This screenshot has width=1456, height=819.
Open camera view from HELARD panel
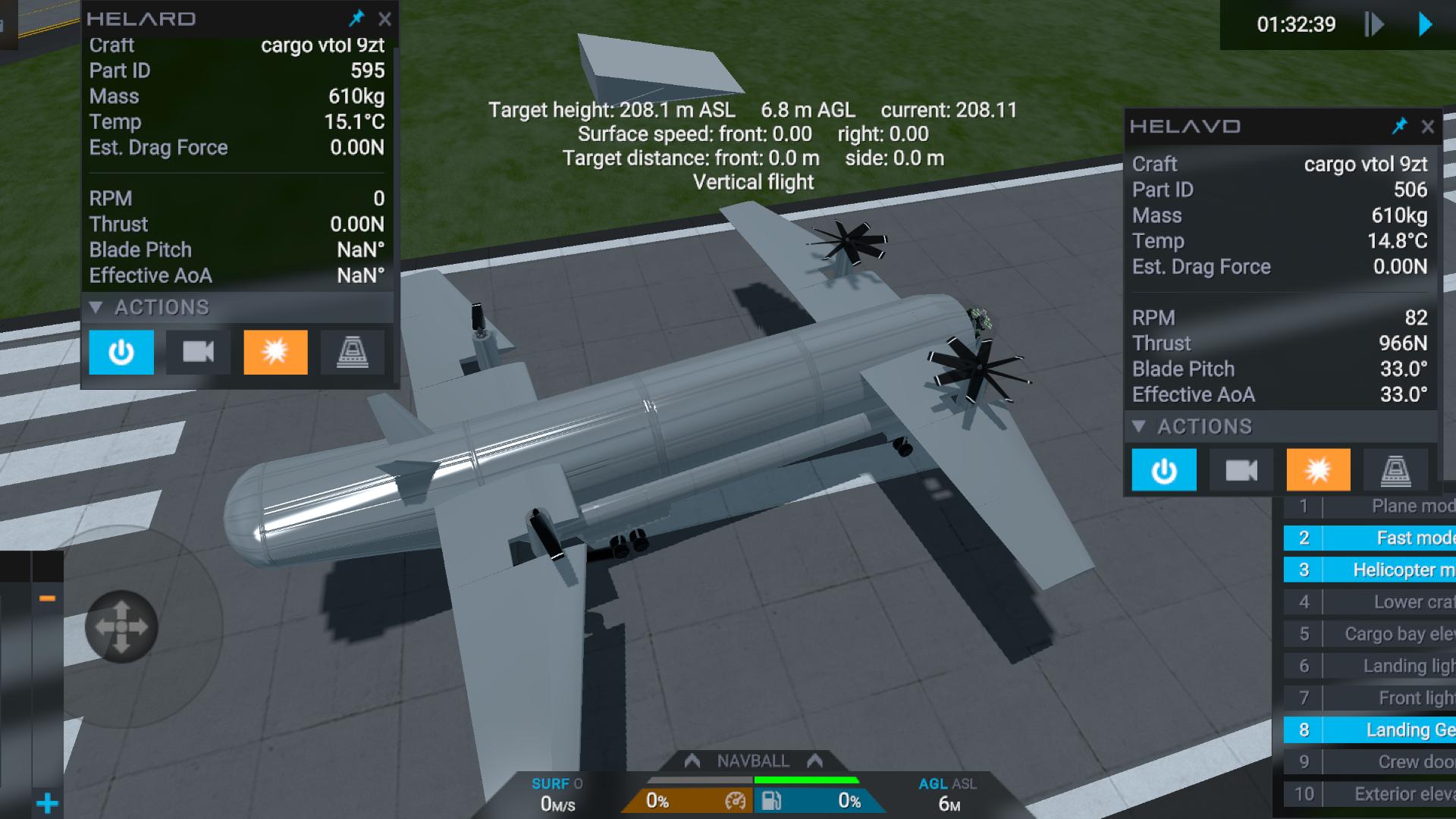pos(198,352)
